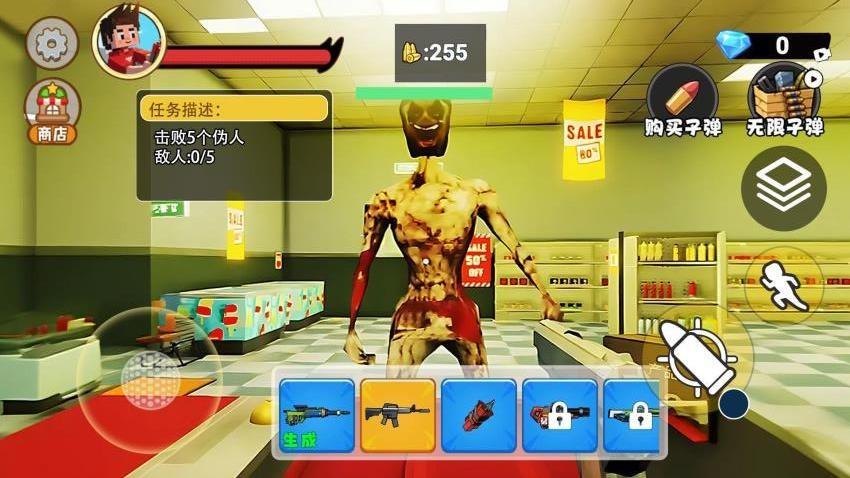The width and height of the screenshot is (850, 478).
Task: Select the green sniper rifle 生成 slot
Action: click(x=316, y=414)
